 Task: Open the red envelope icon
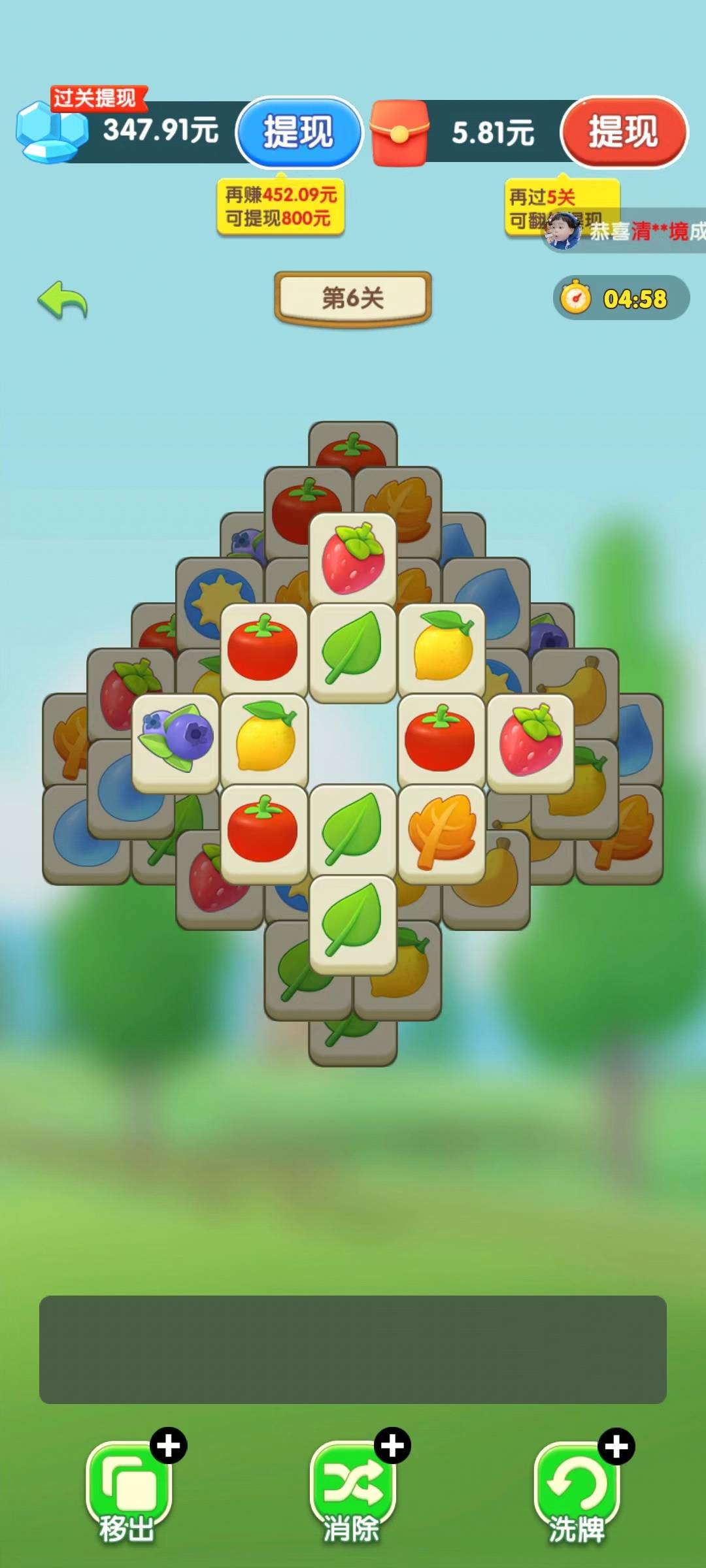399,133
